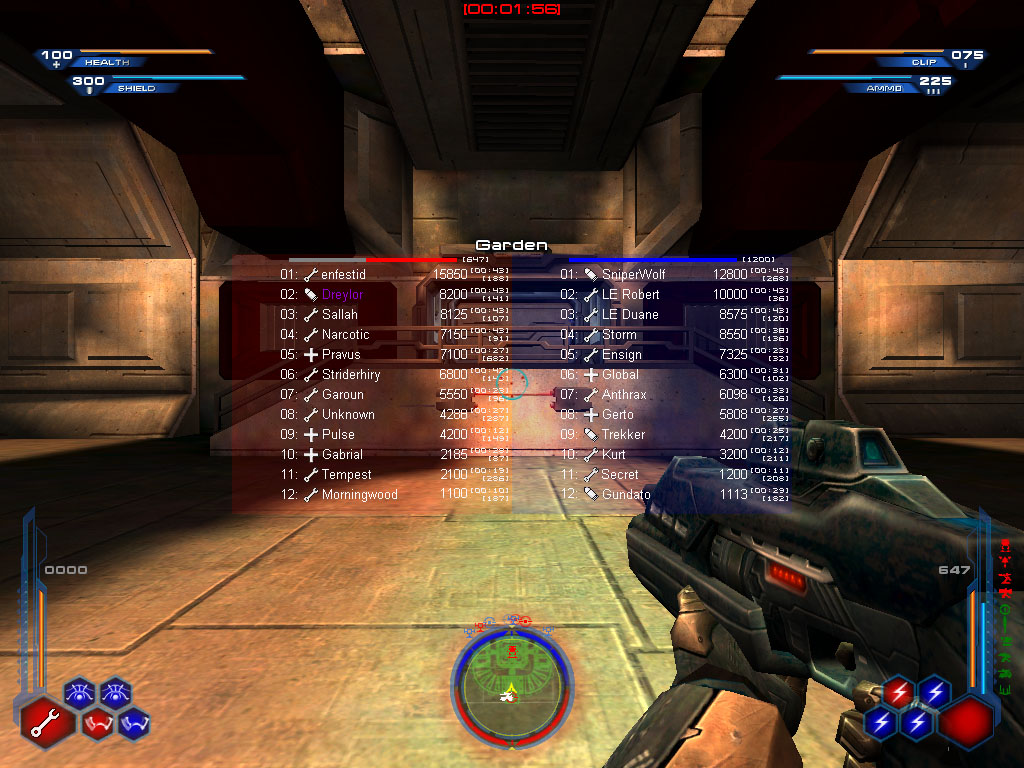
Task: Select SniperWolf in the blue team list
Action: click(x=633, y=274)
